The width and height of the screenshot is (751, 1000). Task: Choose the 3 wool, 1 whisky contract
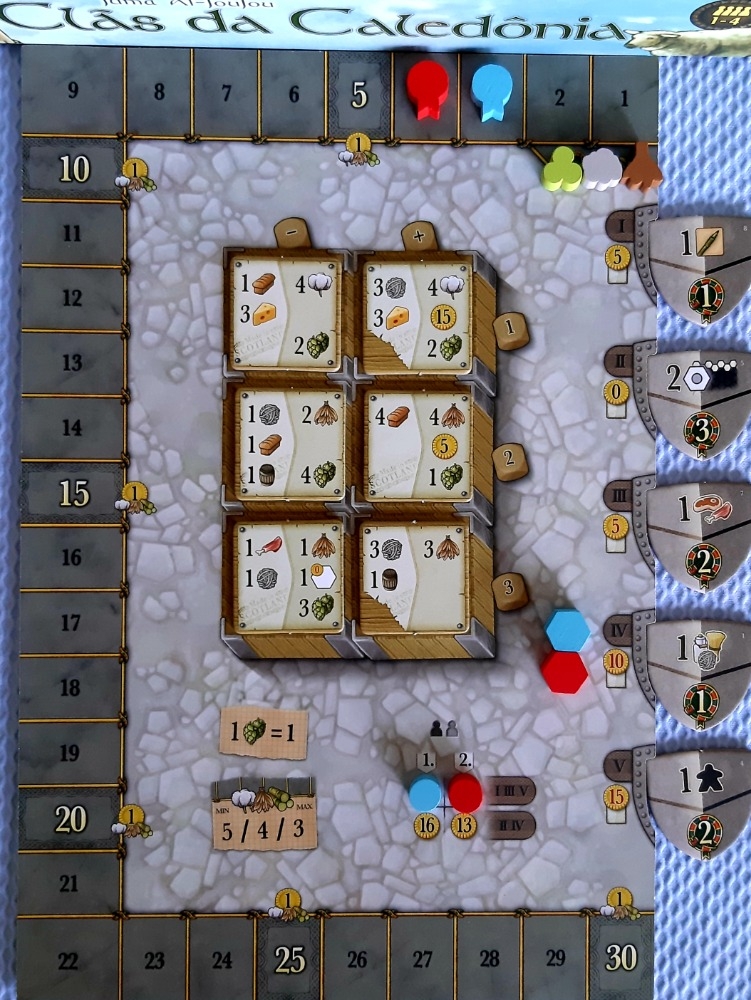tap(416, 576)
